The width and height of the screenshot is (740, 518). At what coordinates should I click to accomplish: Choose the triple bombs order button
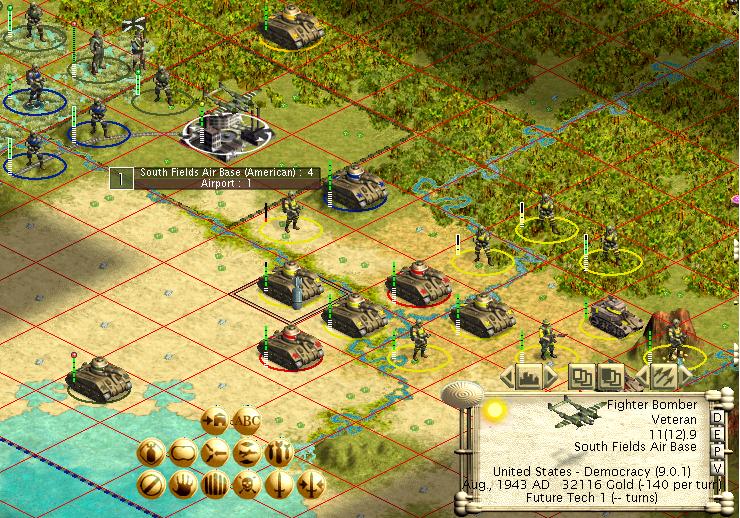click(x=278, y=453)
